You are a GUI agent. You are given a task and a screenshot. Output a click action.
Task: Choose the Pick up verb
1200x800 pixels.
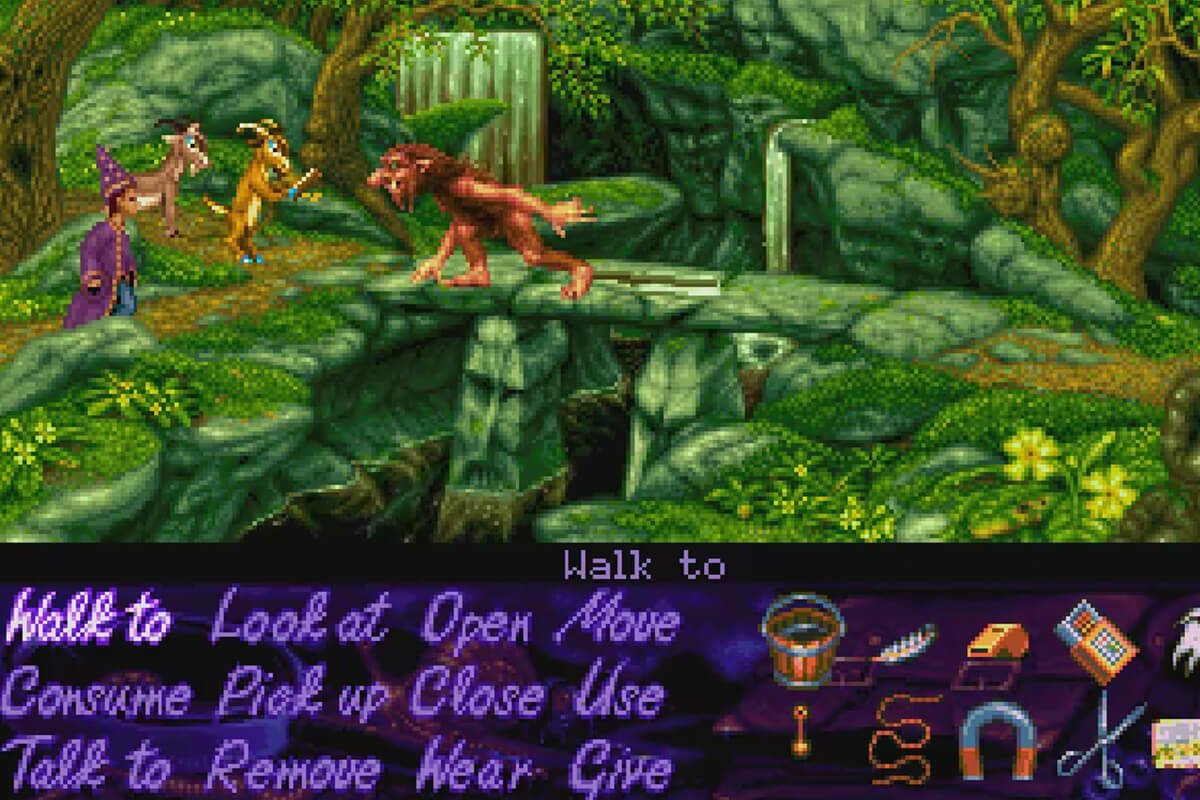[x=299, y=696]
